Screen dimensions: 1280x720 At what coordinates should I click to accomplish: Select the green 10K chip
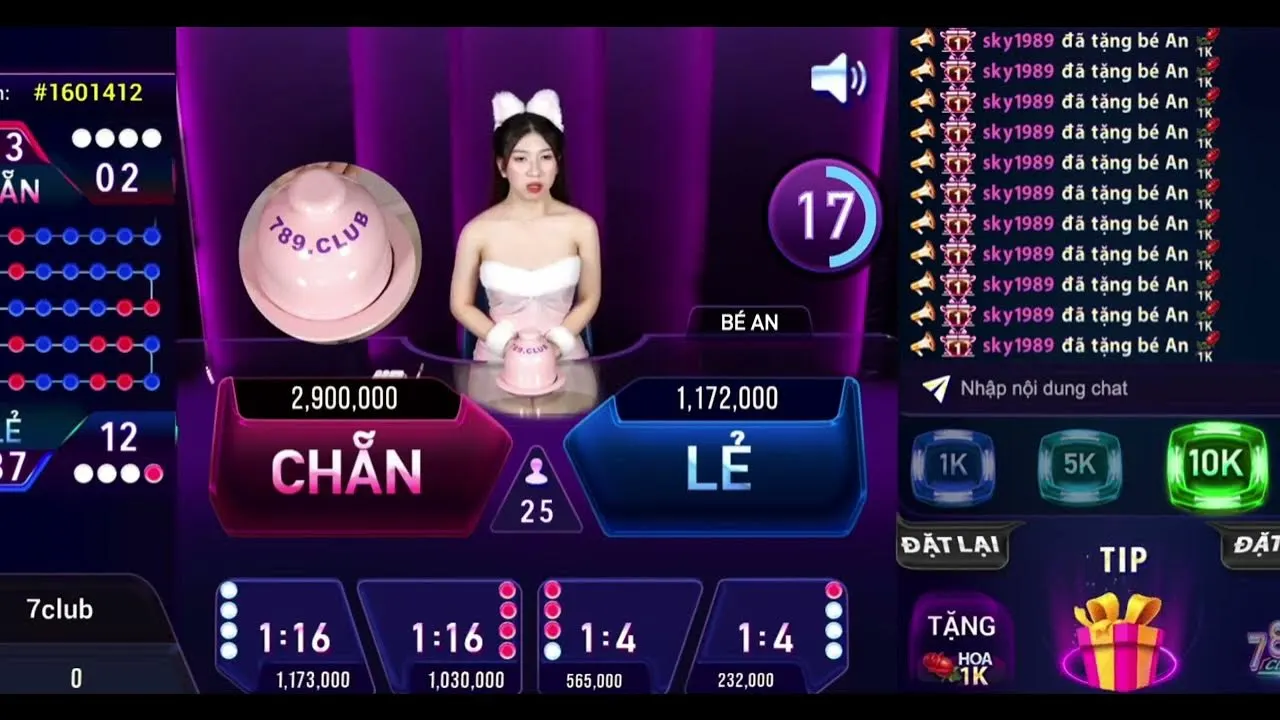point(1216,464)
